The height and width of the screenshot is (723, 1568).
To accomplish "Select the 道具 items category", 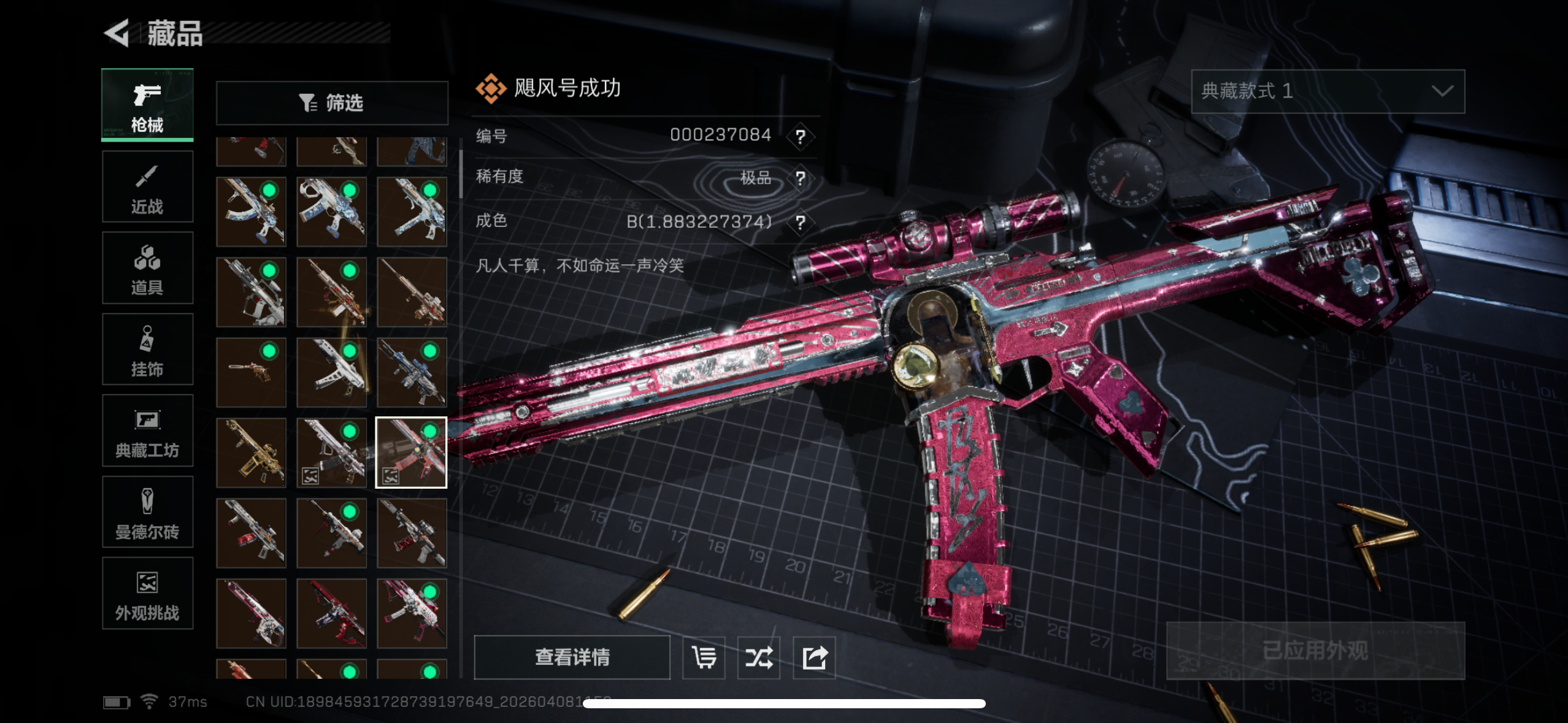I will click(x=147, y=269).
